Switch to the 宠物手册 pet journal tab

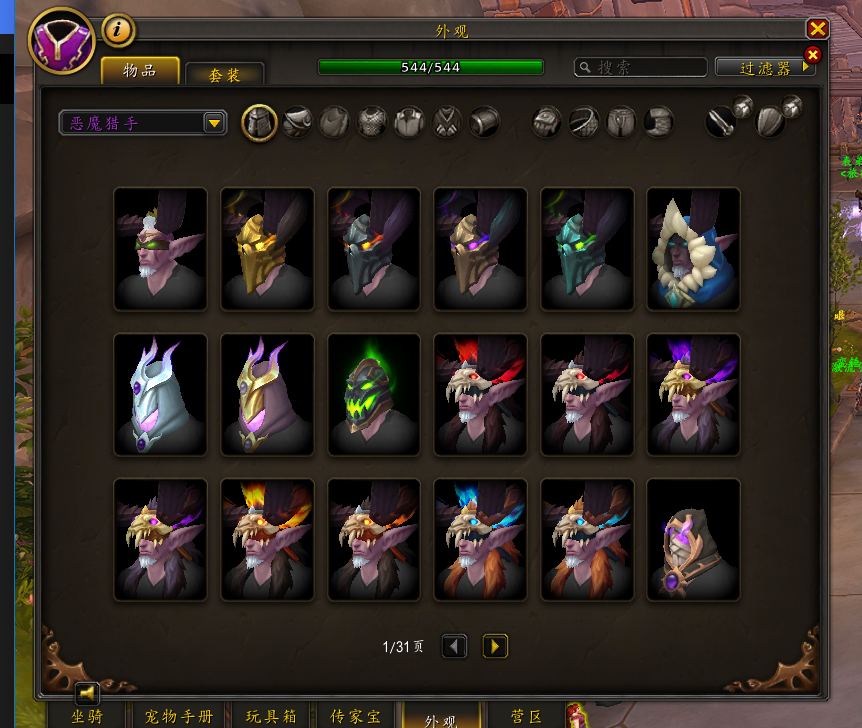179,716
